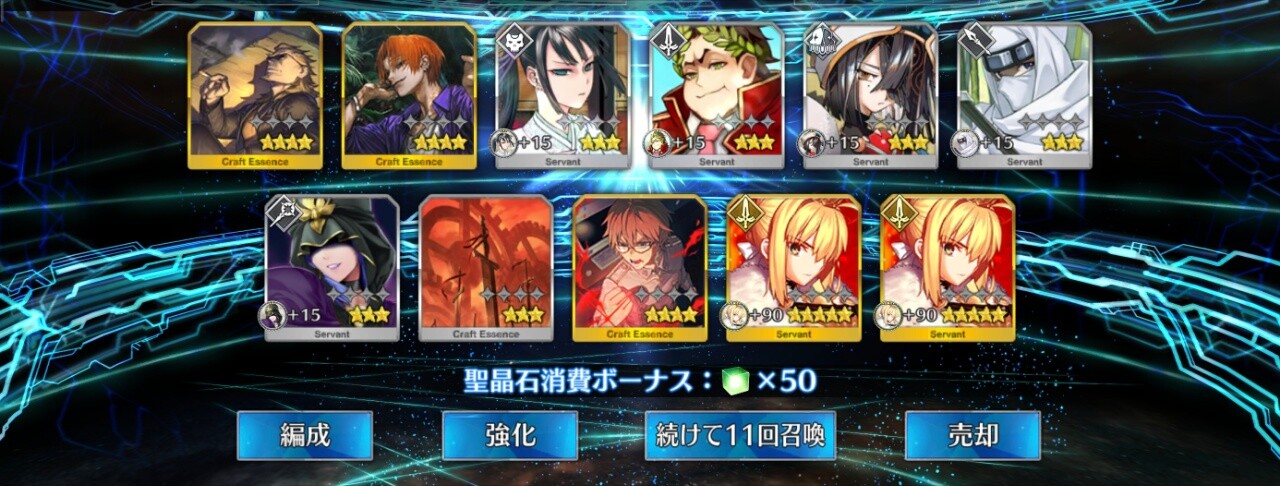Select the orange-haired man in purple craft essence
The image size is (1280, 486).
click(409, 95)
